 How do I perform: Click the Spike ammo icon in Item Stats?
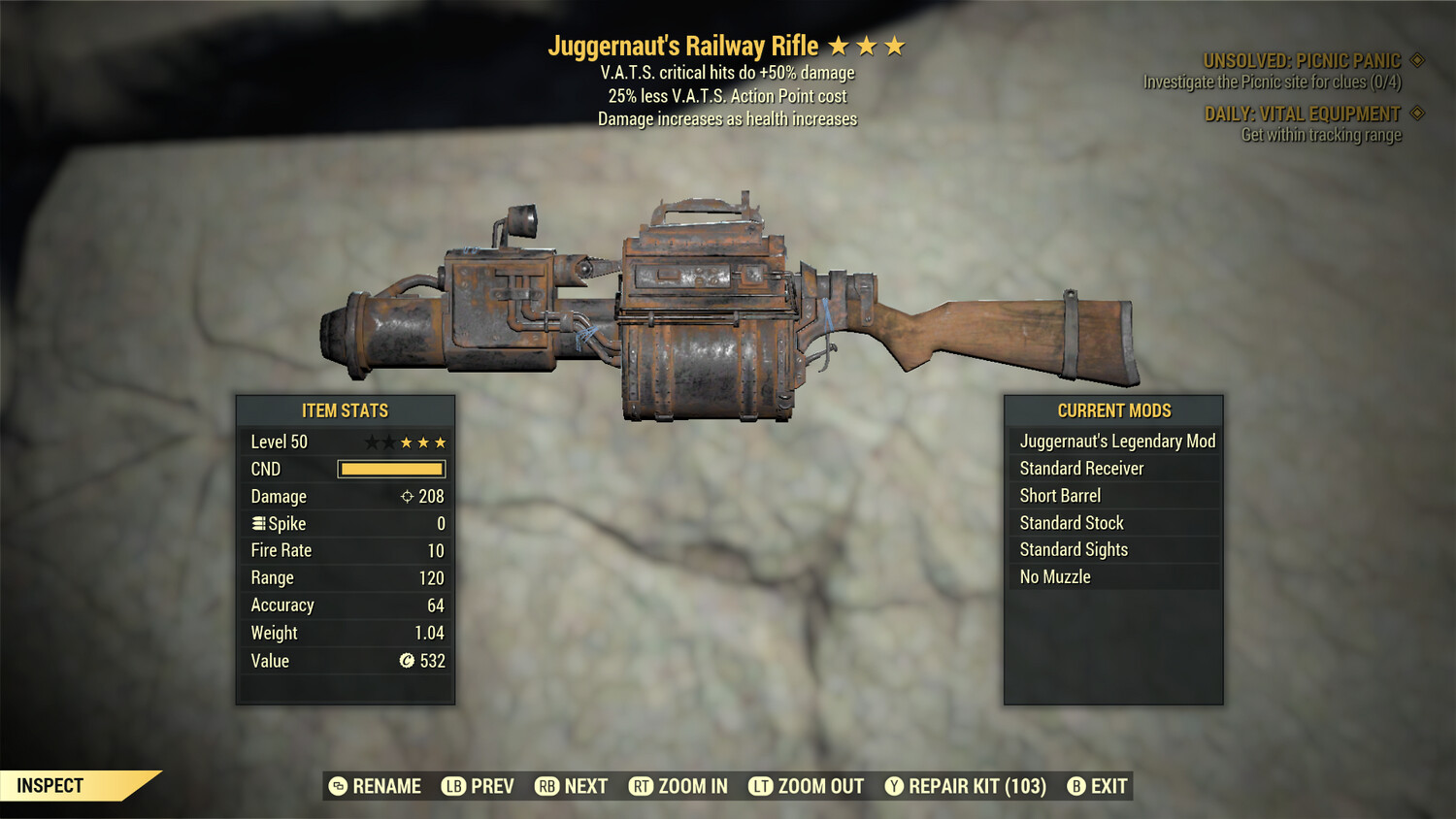tap(257, 523)
